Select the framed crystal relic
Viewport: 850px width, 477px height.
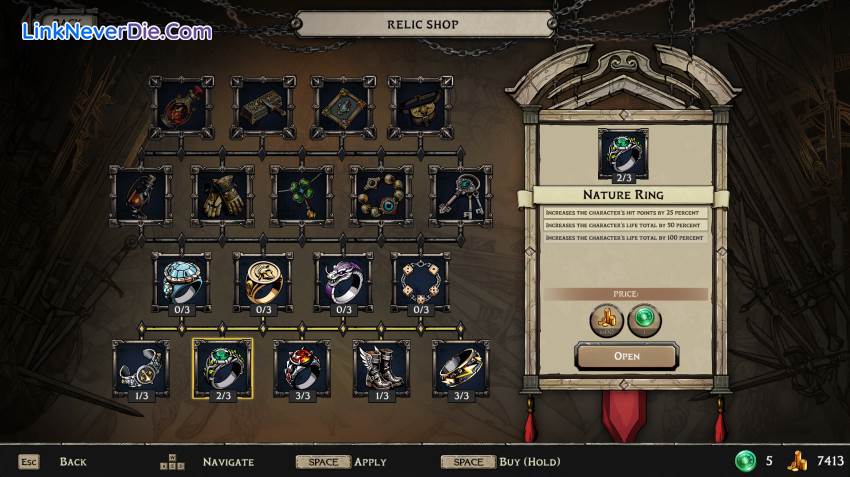tap(343, 108)
